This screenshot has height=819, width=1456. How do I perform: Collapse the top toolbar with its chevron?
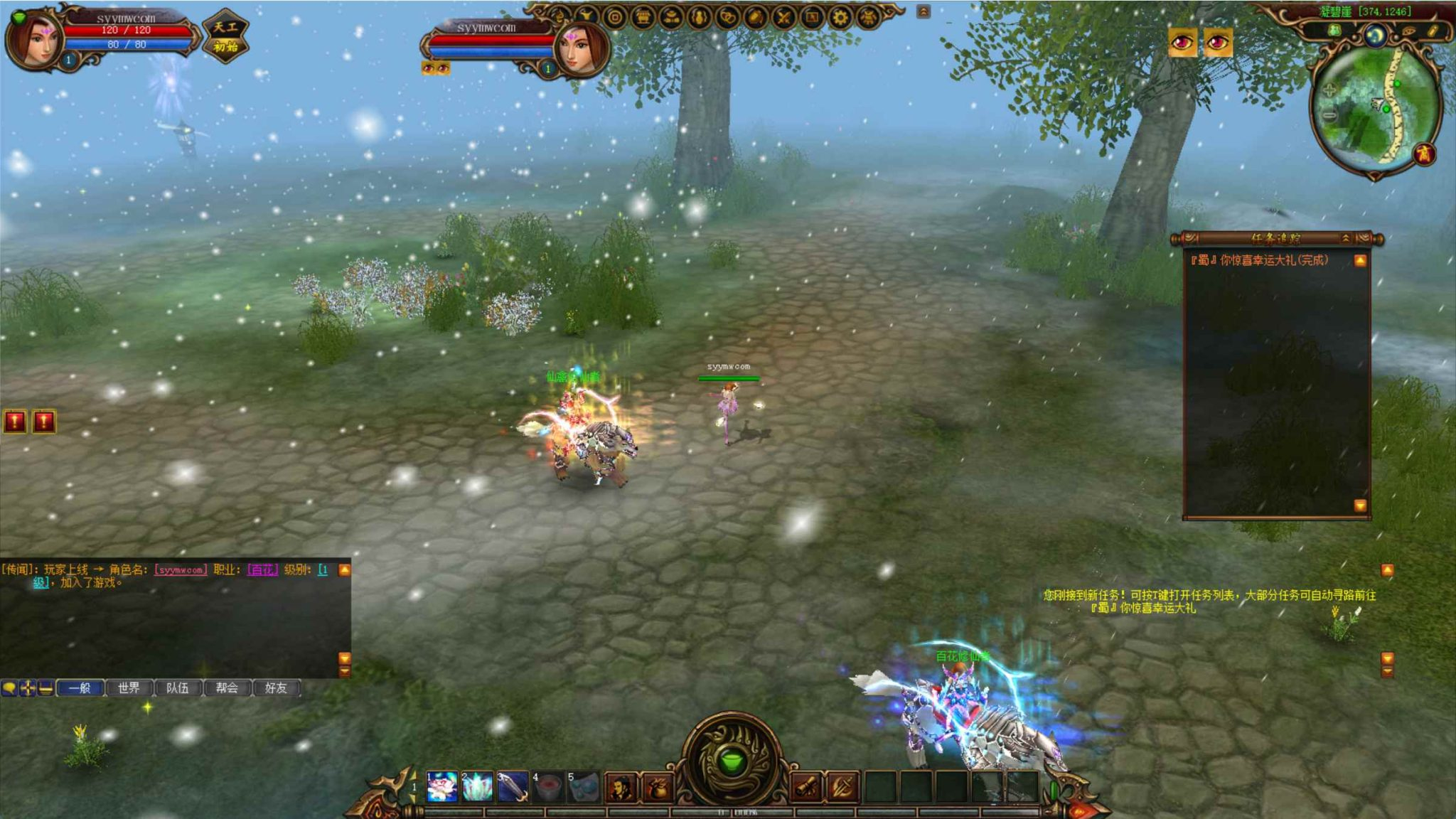click(x=924, y=11)
